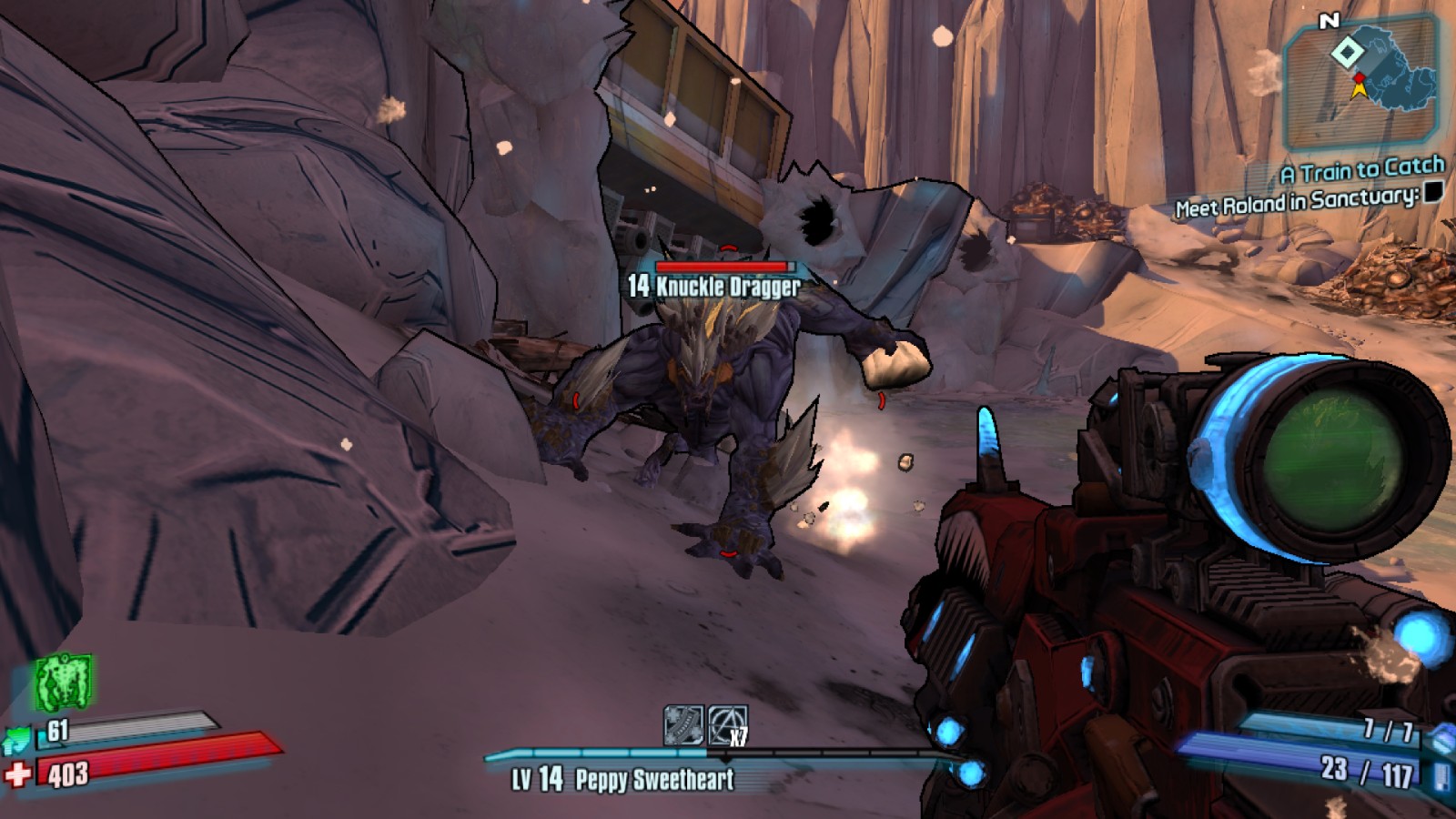Screen dimensions: 1456x819
Task: Select the A Train to Catch quest tracker
Action: point(1362,170)
